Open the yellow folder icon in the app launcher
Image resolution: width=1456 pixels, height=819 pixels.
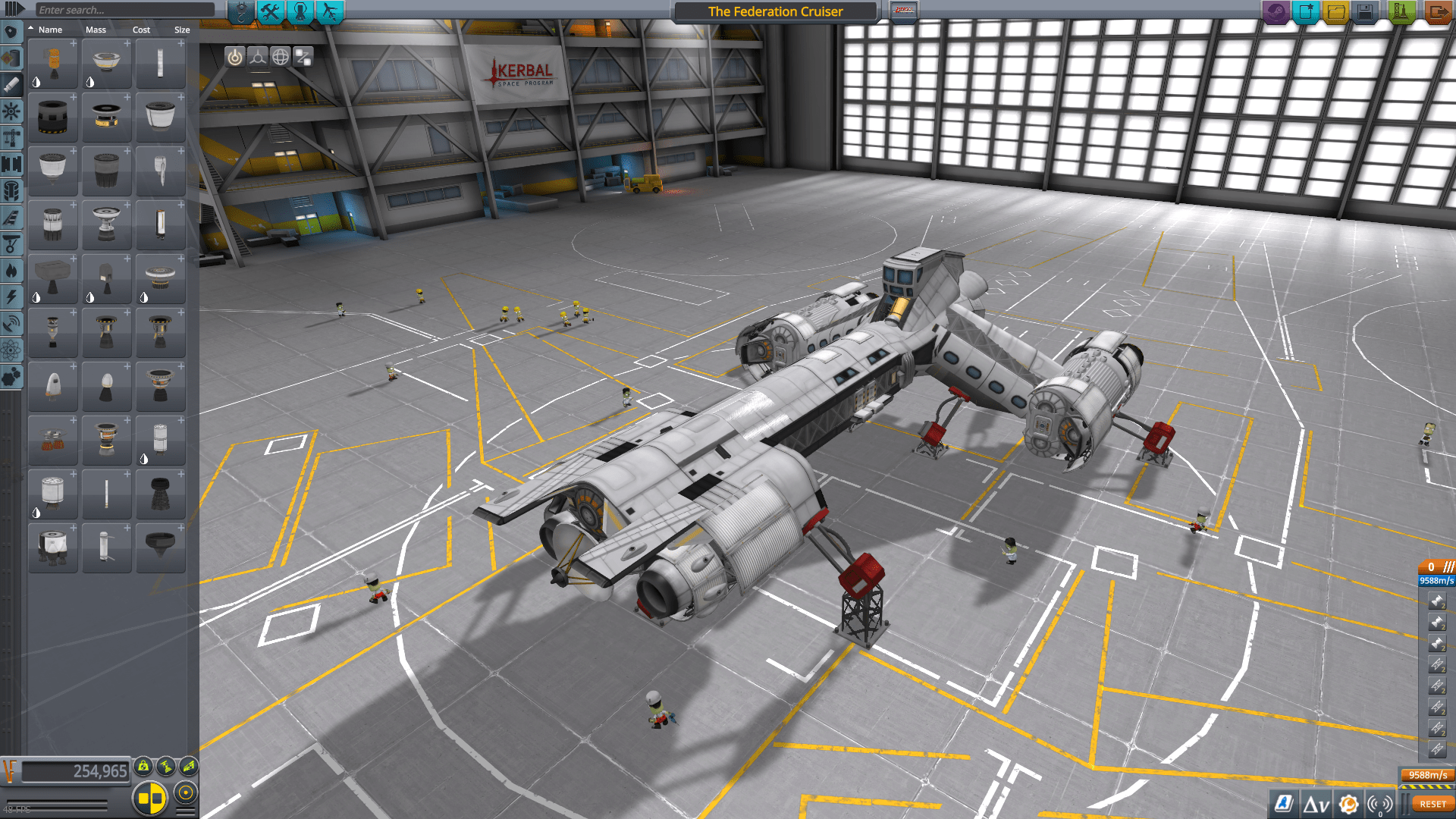(x=1335, y=11)
